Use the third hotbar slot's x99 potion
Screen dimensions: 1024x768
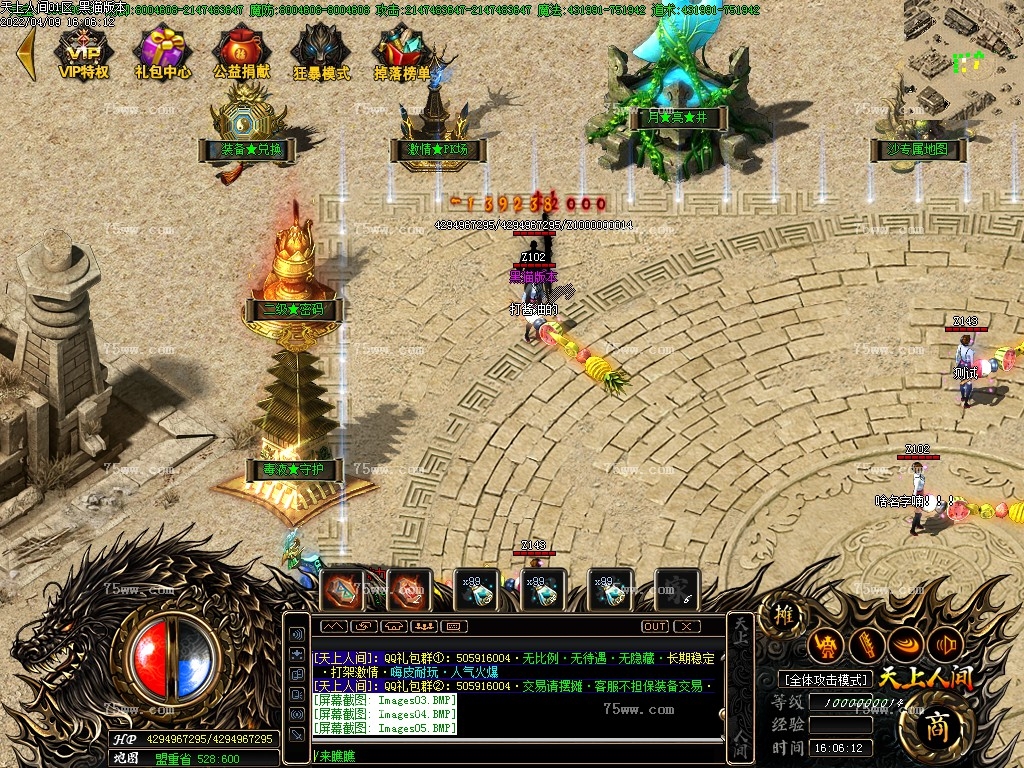click(475, 590)
